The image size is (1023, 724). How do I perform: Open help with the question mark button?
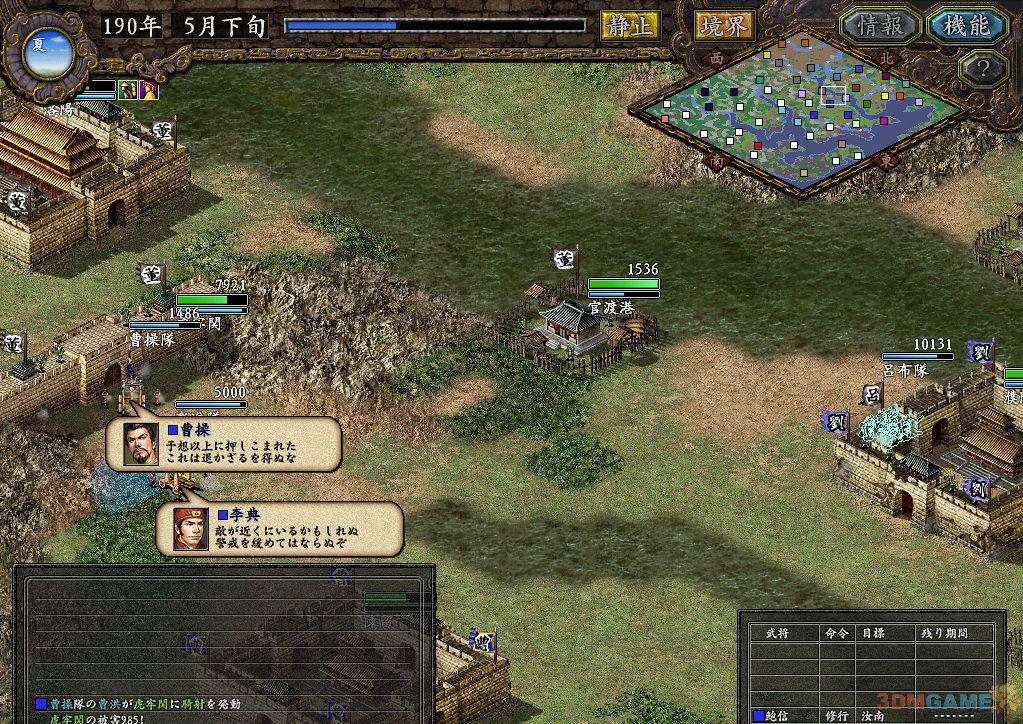coord(981,69)
